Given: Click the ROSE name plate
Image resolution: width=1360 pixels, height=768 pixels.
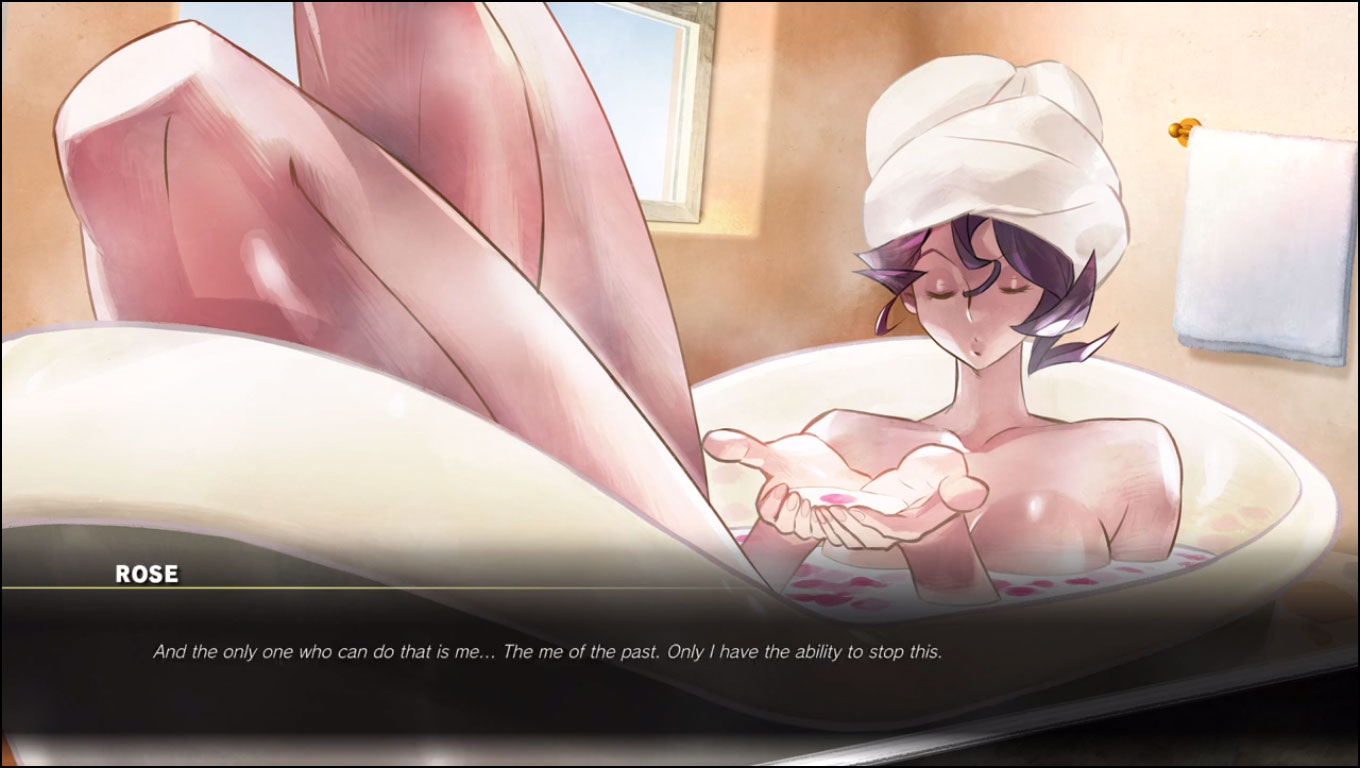Looking at the screenshot, I should click(x=145, y=574).
